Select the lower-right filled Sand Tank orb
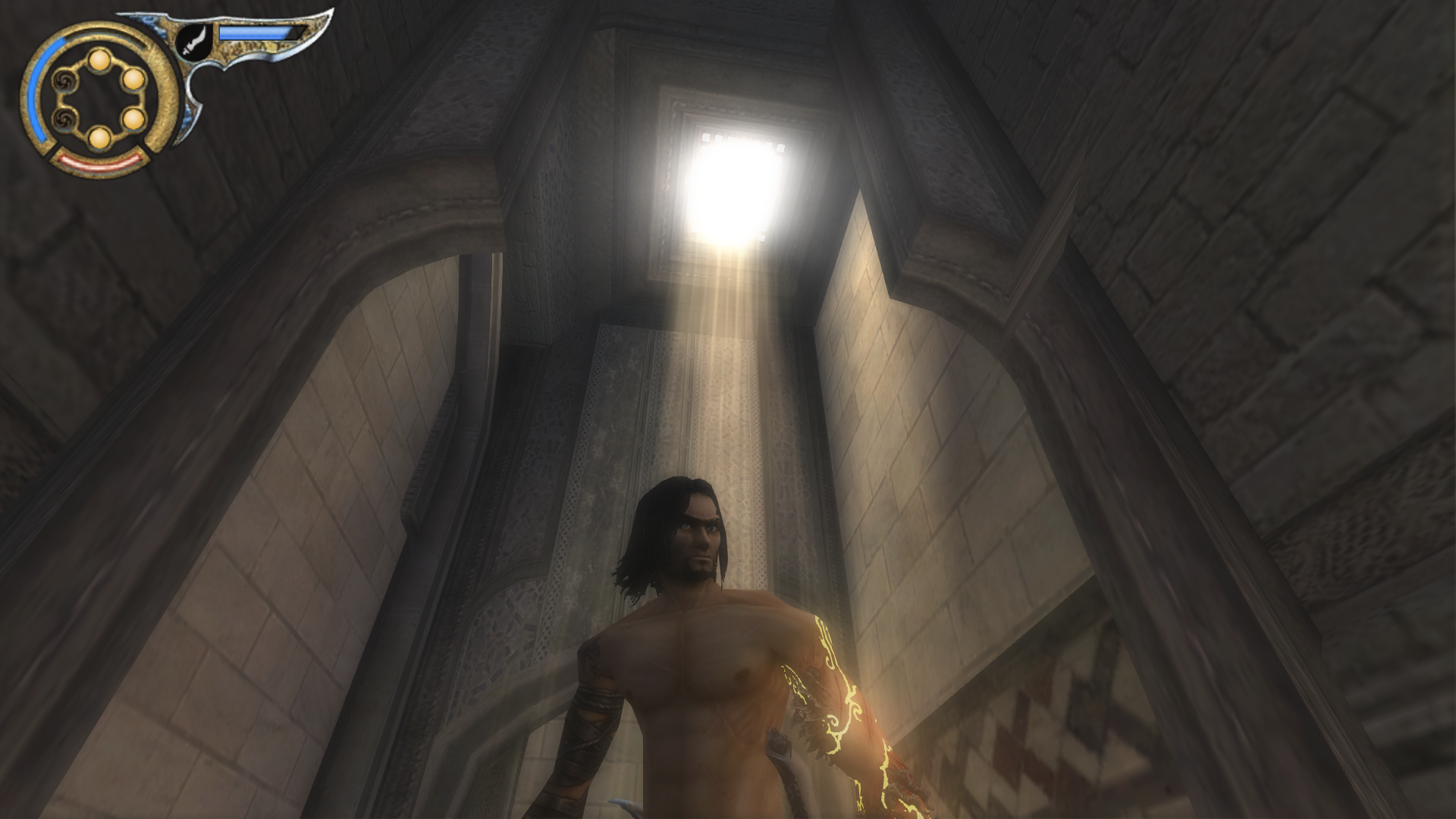This screenshot has height=819, width=1456. [x=133, y=121]
